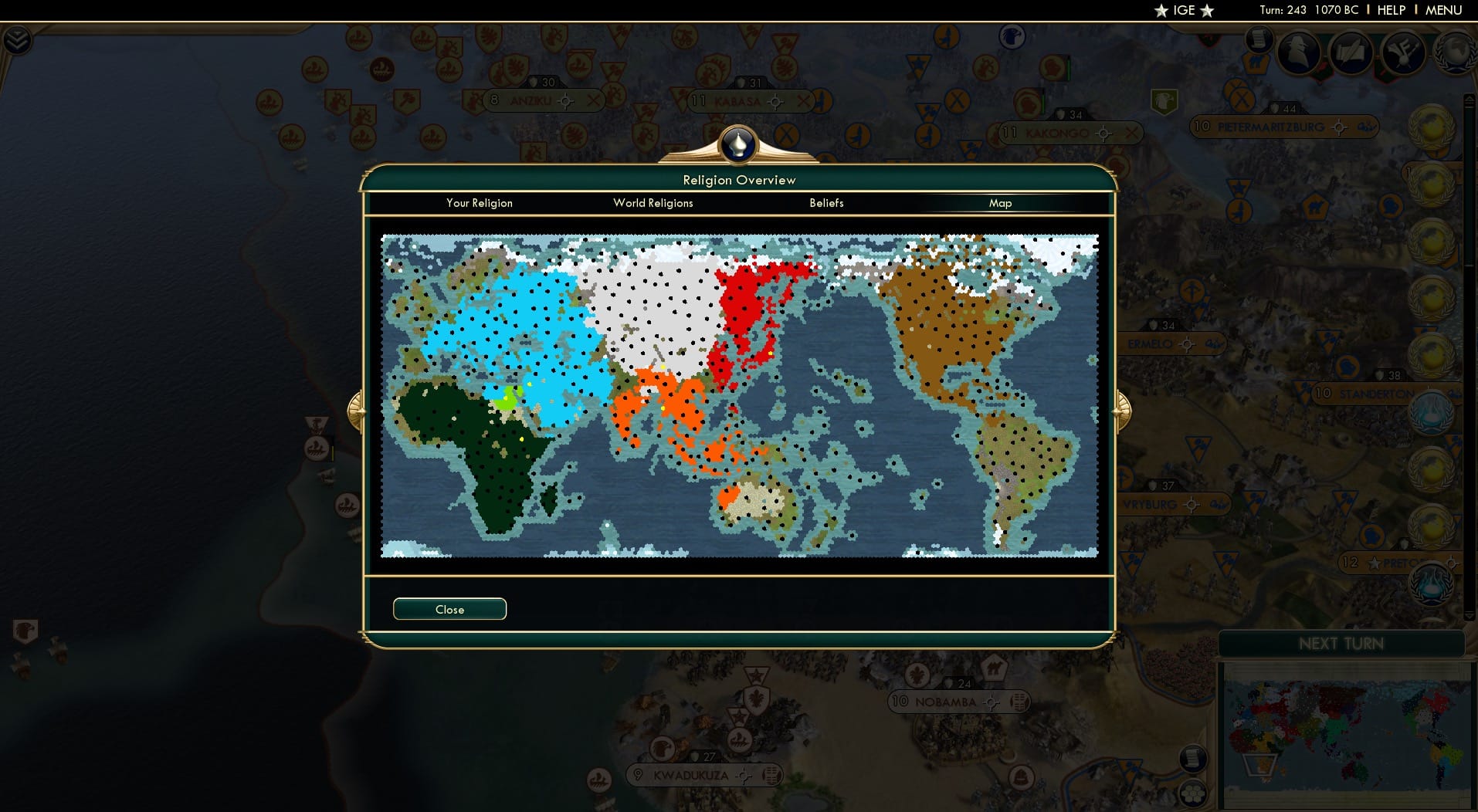This screenshot has height=812, width=1478.
Task: Open the Espionage overview icon
Action: [x=1298, y=52]
